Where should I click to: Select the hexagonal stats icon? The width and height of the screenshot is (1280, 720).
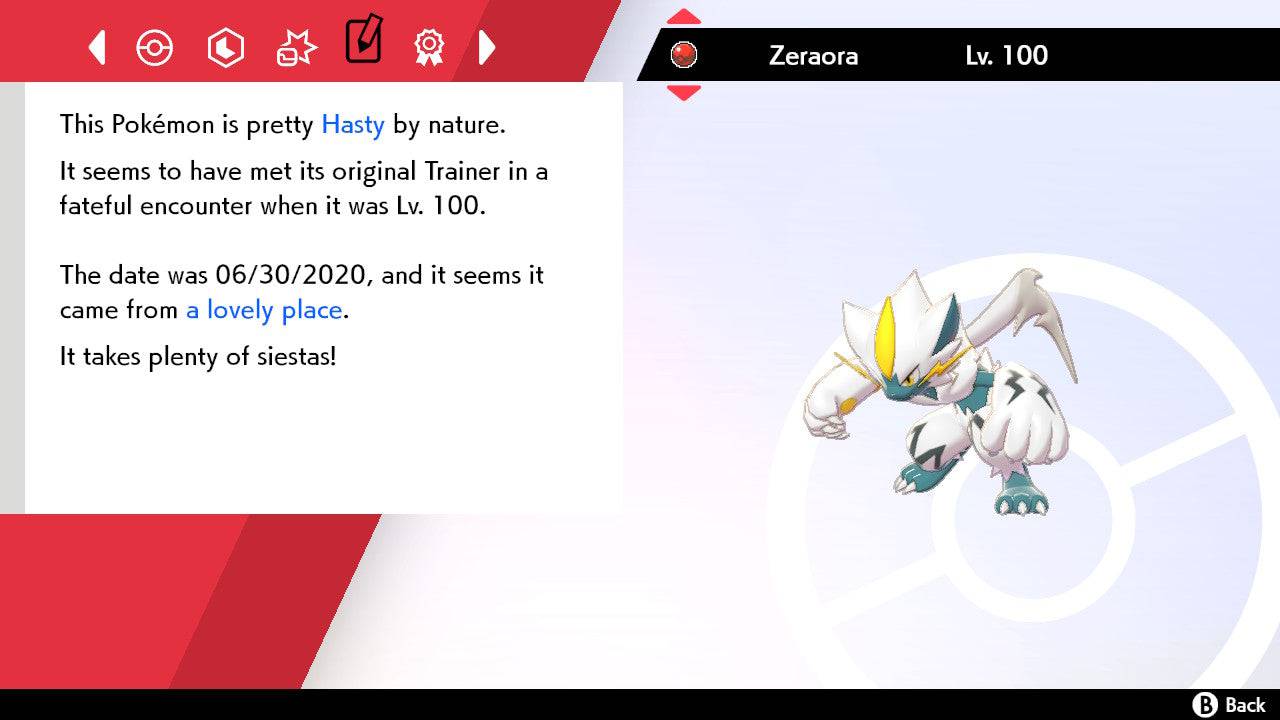(225, 46)
